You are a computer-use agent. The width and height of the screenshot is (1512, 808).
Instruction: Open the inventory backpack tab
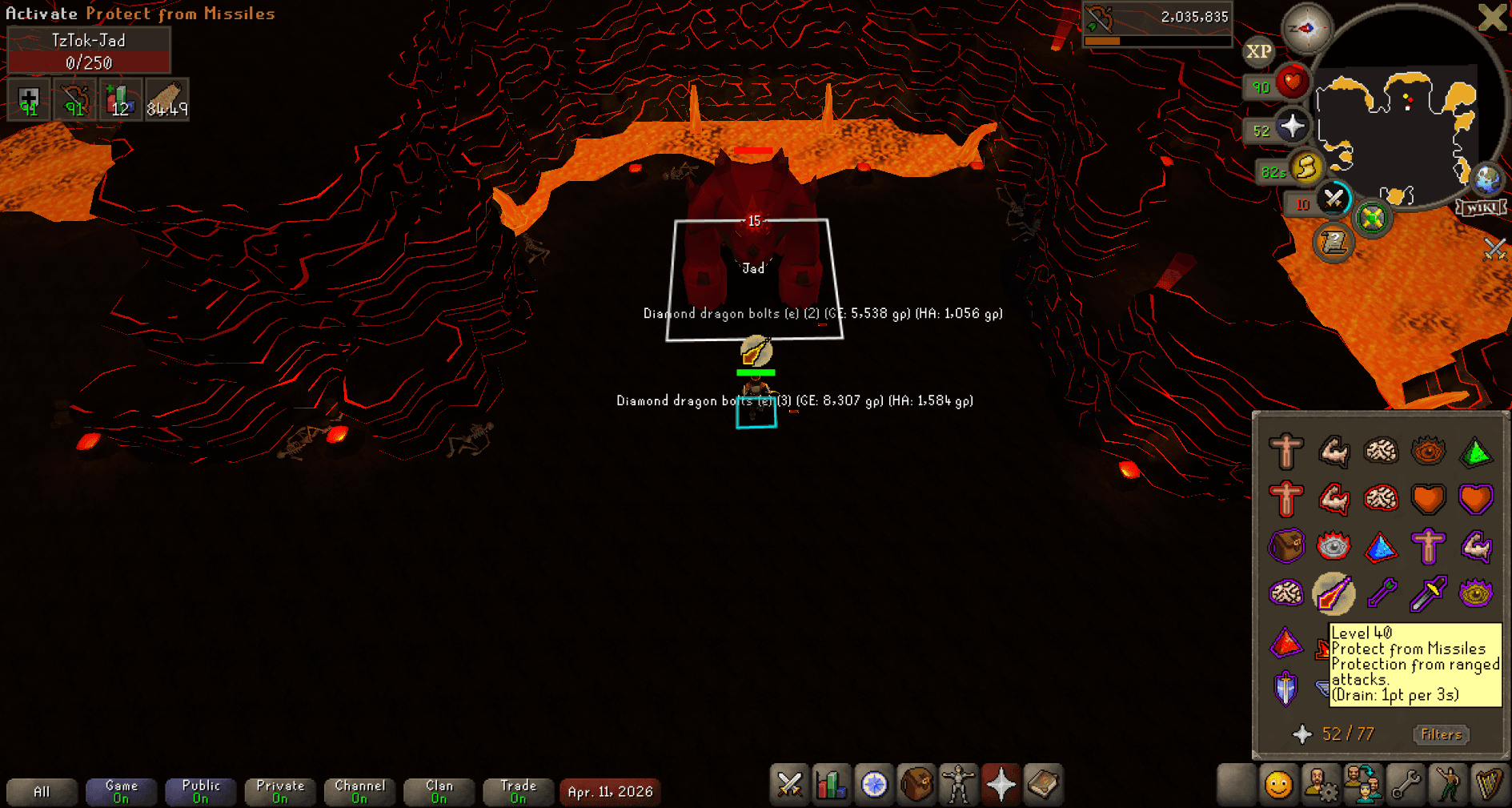point(916,785)
